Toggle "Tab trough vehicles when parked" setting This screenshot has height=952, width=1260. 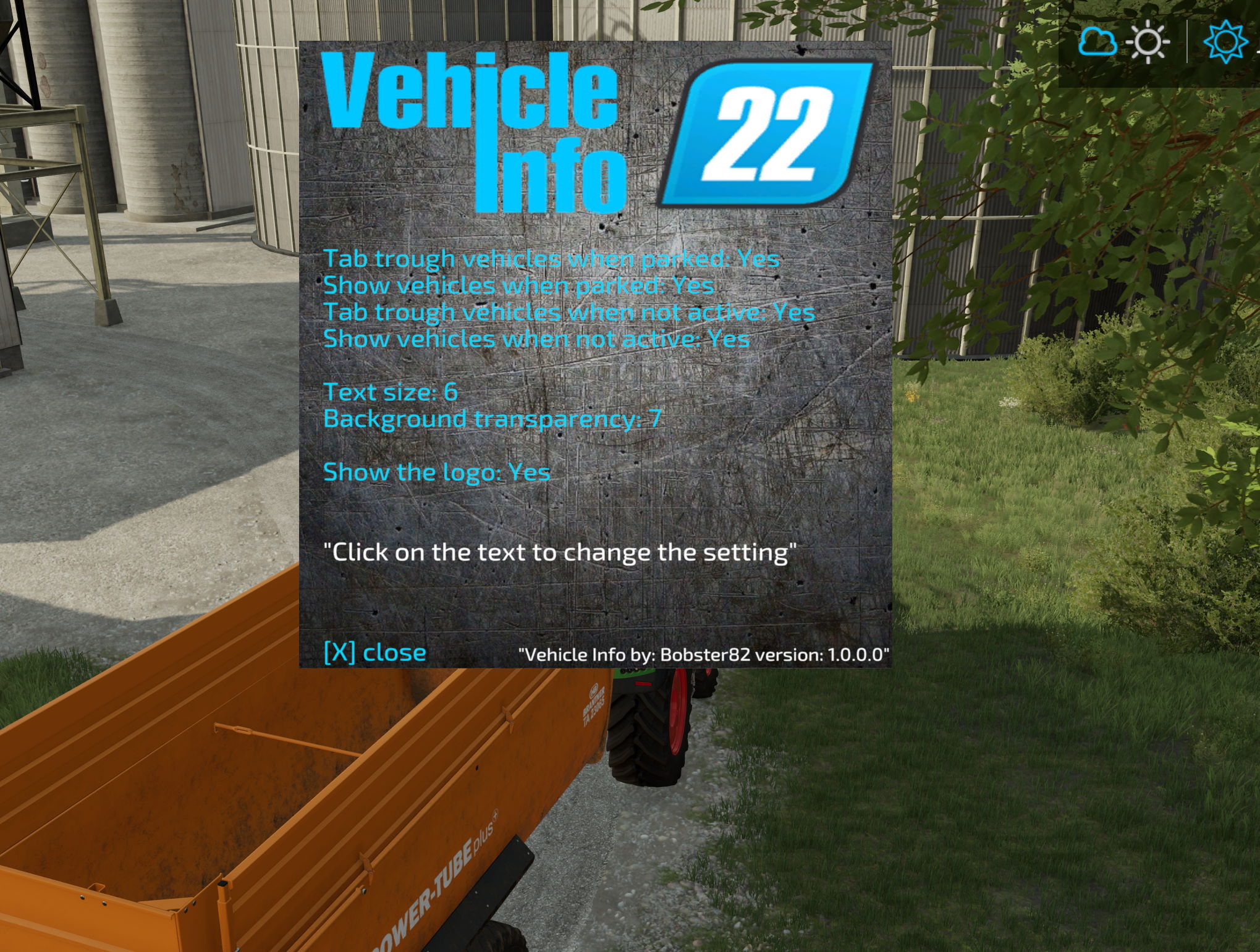(551, 259)
